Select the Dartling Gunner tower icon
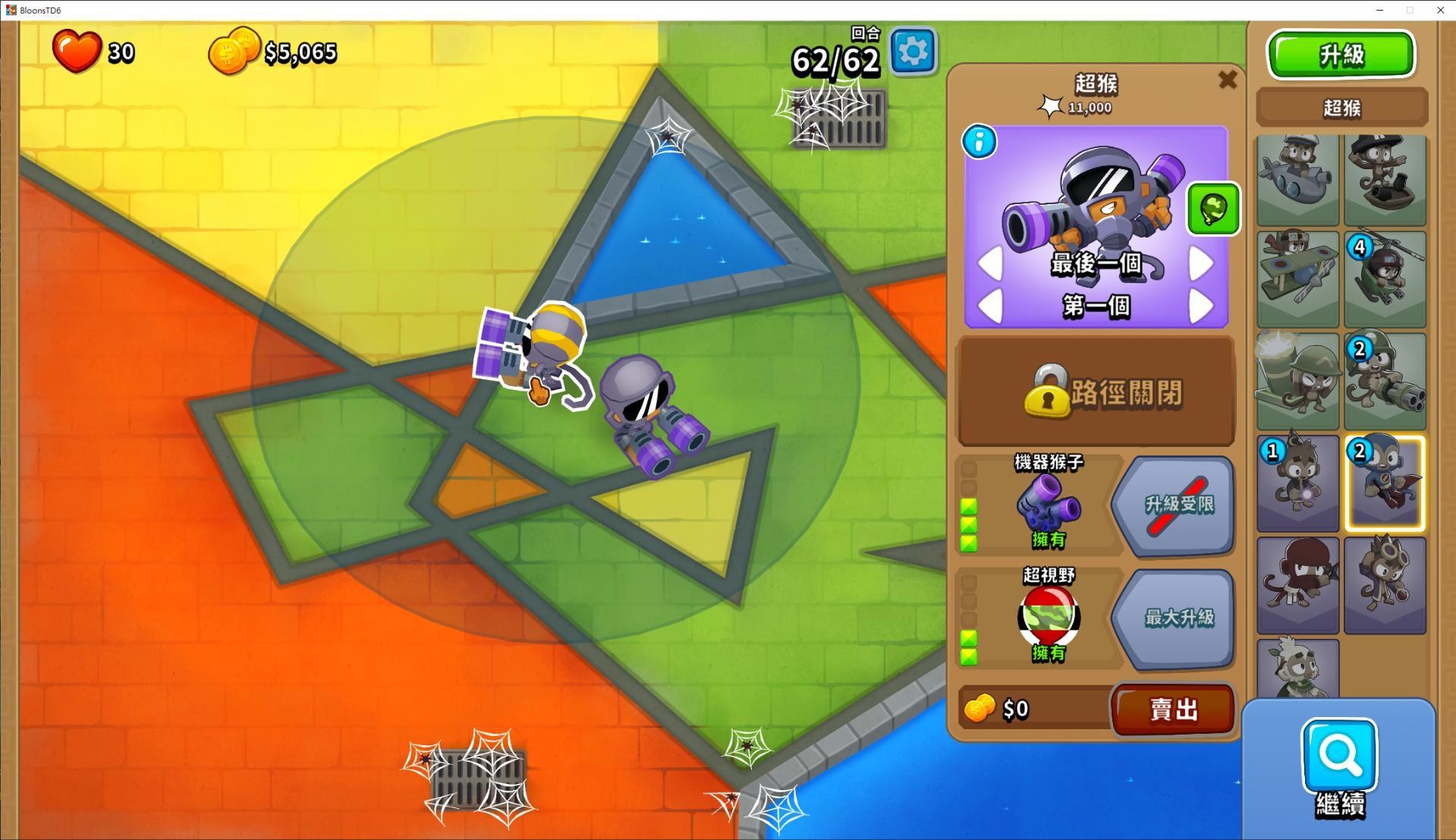 [1384, 379]
